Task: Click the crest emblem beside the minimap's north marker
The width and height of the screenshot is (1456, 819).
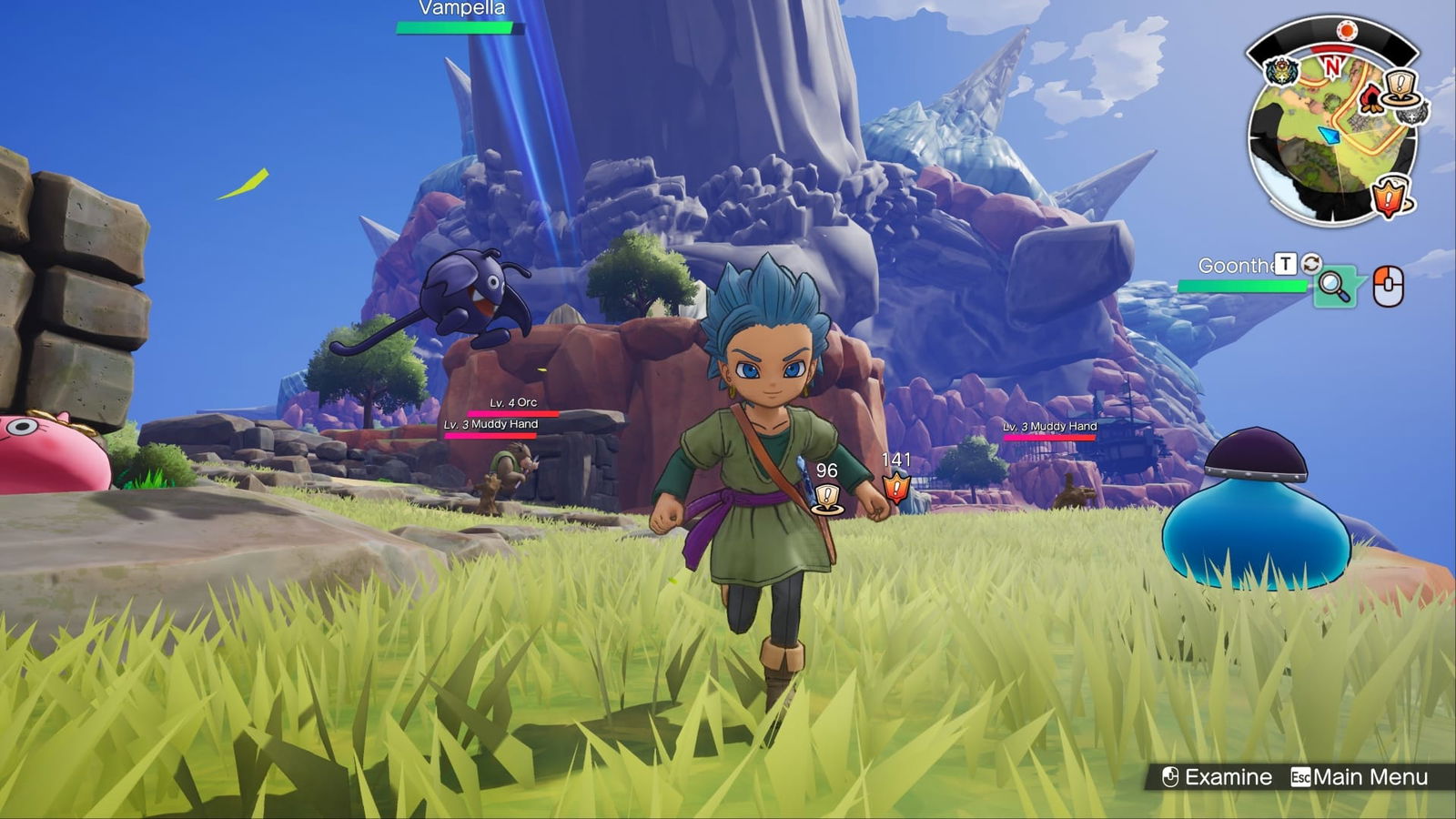Action: (1281, 71)
